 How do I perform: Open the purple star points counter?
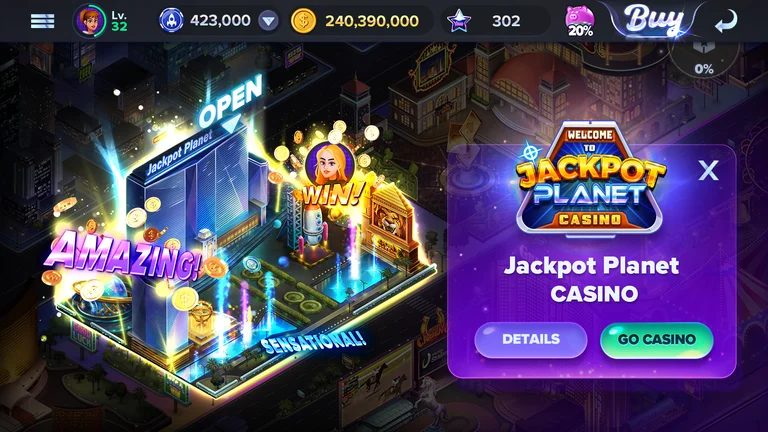[459, 20]
